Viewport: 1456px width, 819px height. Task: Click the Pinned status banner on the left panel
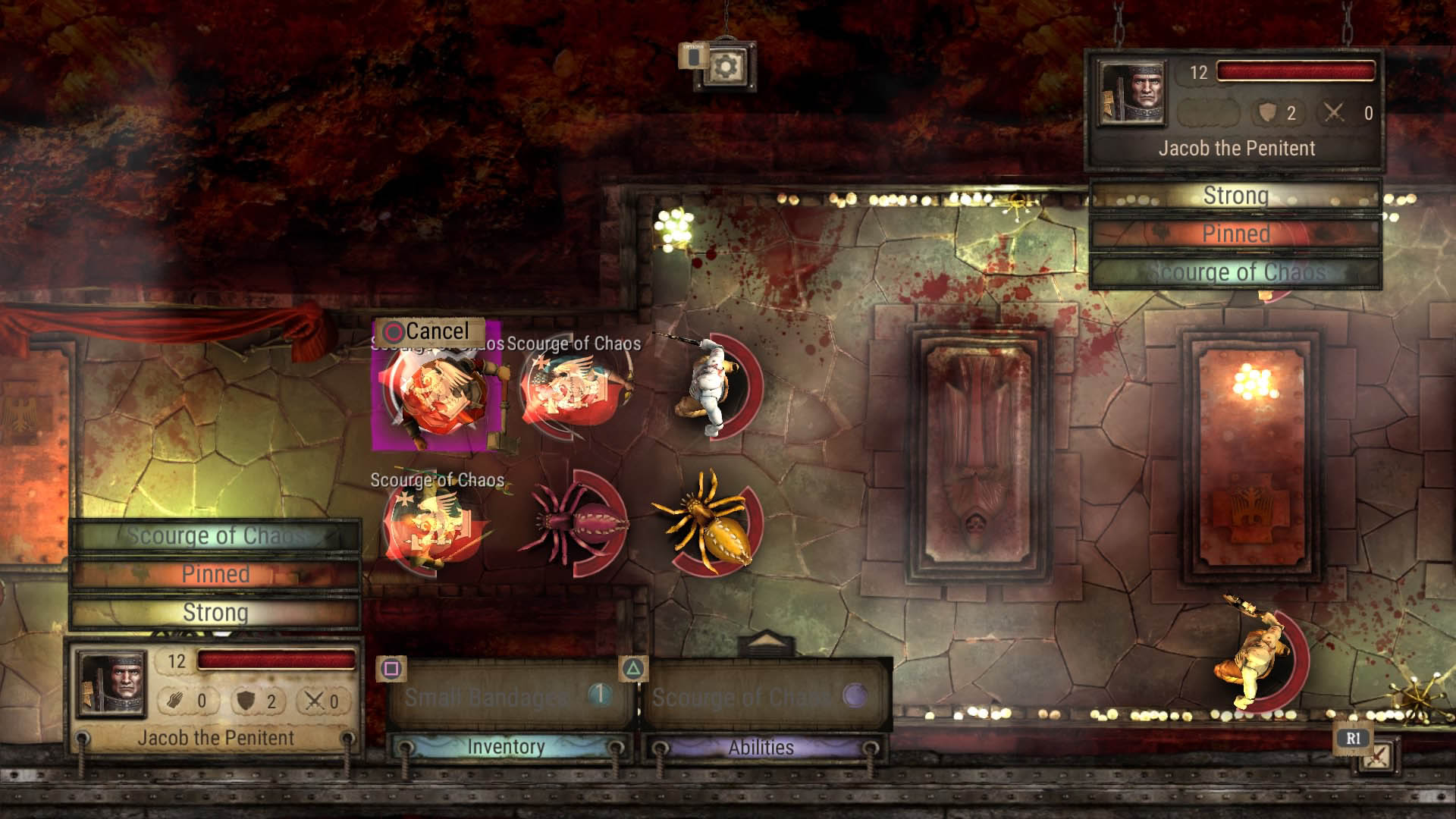(x=215, y=574)
